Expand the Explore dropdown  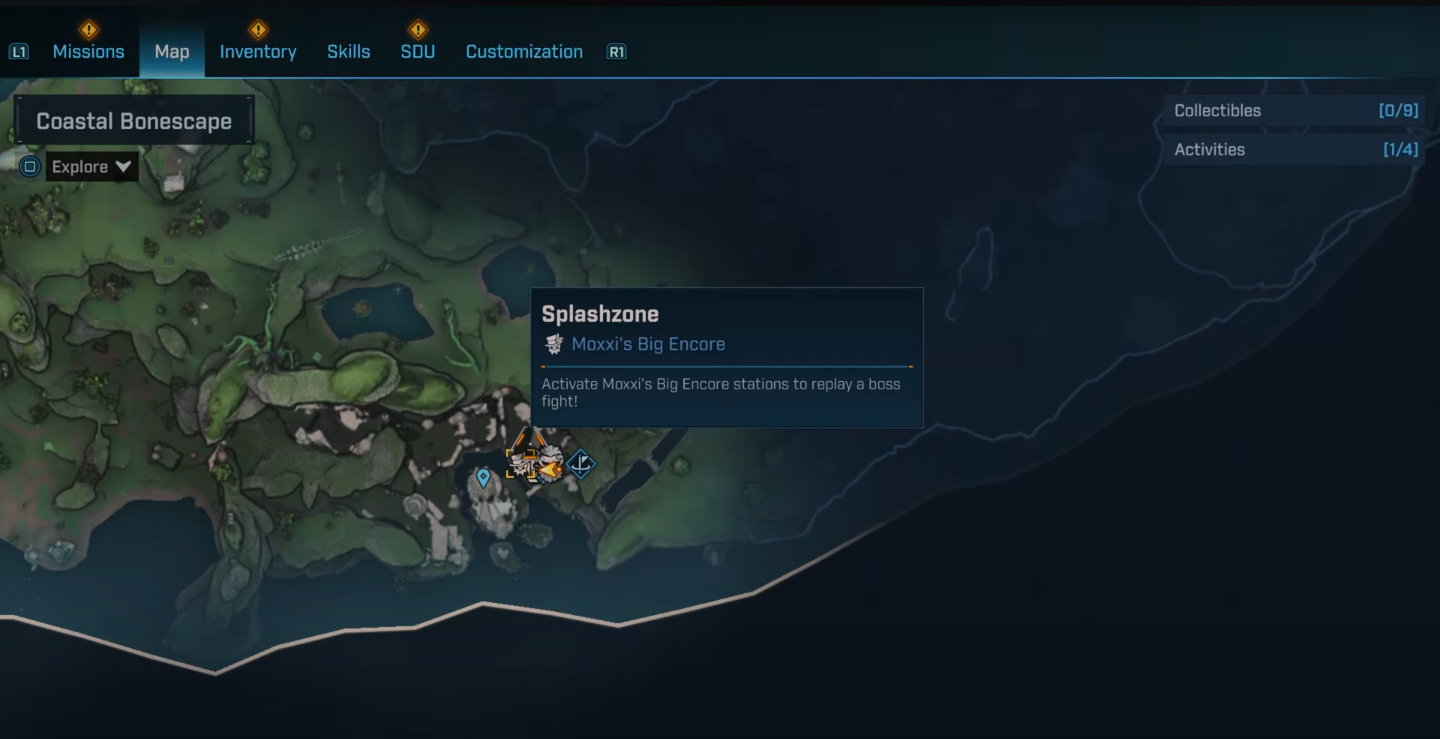[x=92, y=167]
